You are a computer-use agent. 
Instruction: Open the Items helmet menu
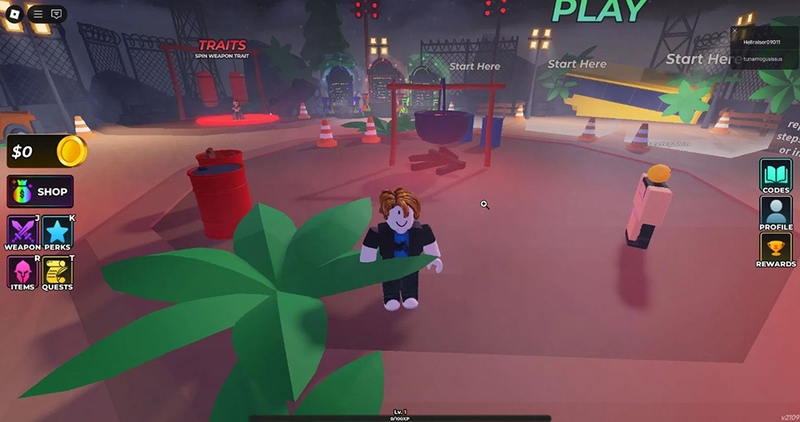[22, 273]
